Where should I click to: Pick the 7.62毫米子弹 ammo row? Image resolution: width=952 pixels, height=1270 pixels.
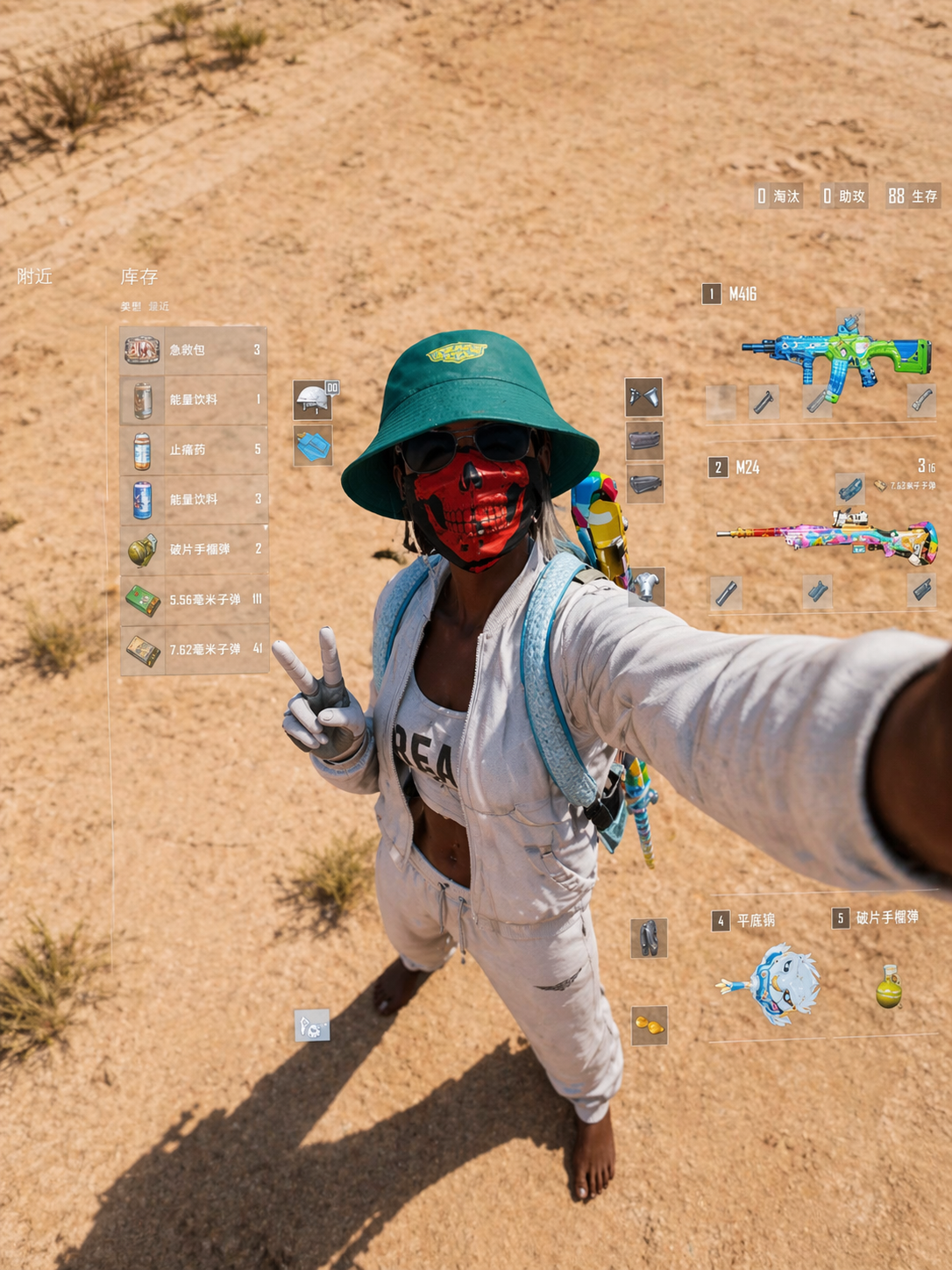[193, 650]
